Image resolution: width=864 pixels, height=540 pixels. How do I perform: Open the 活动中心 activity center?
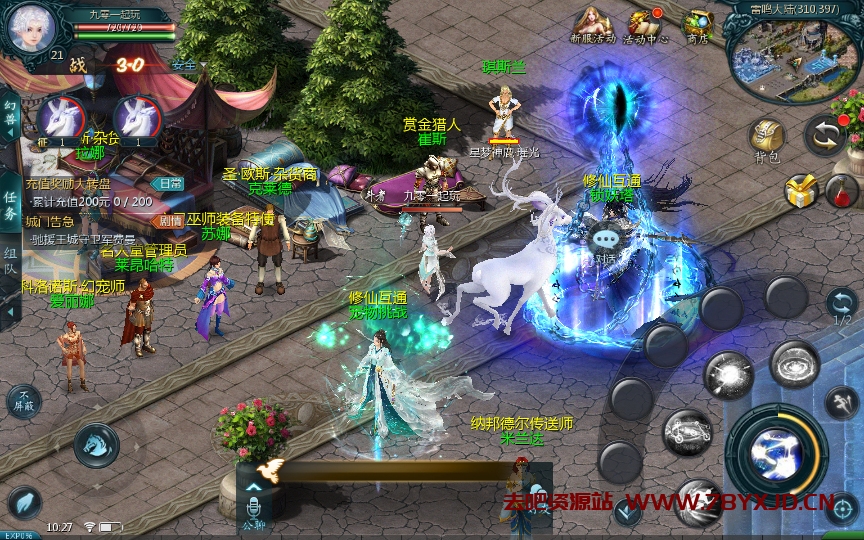click(645, 25)
